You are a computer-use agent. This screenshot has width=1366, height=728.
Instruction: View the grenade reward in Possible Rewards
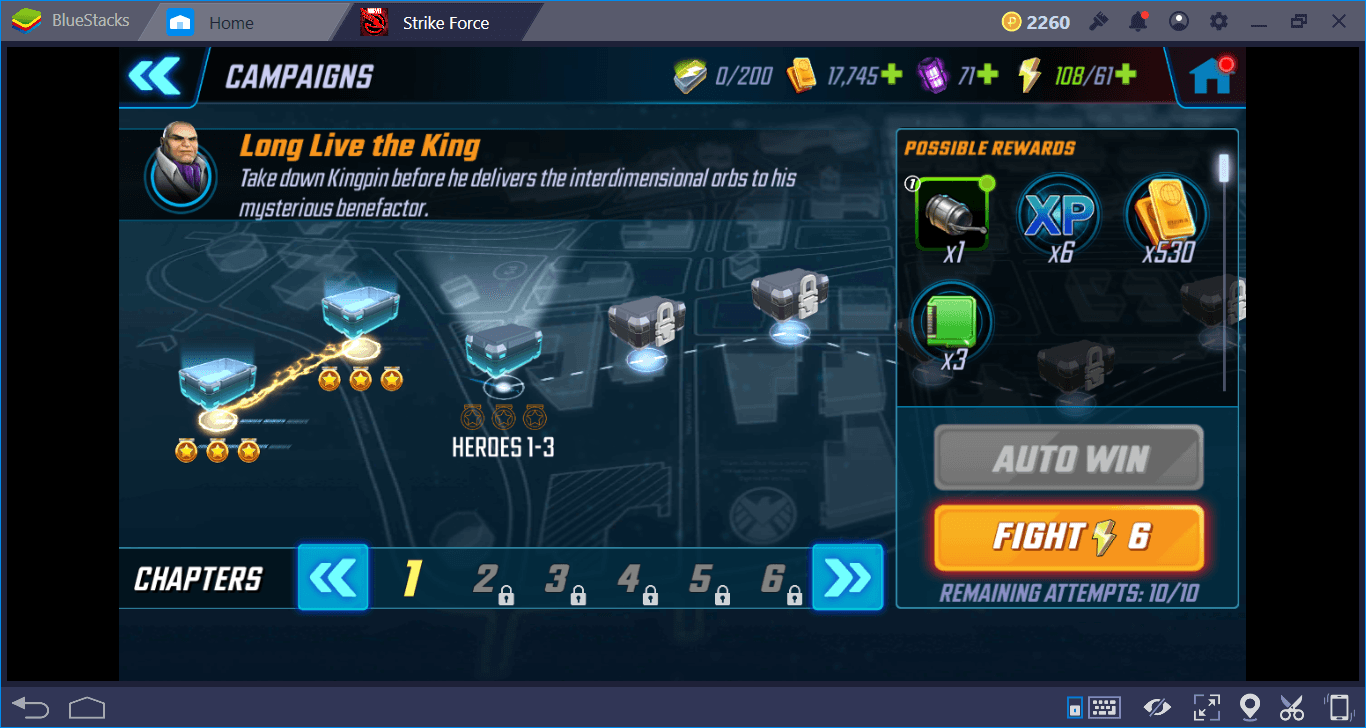coord(951,212)
